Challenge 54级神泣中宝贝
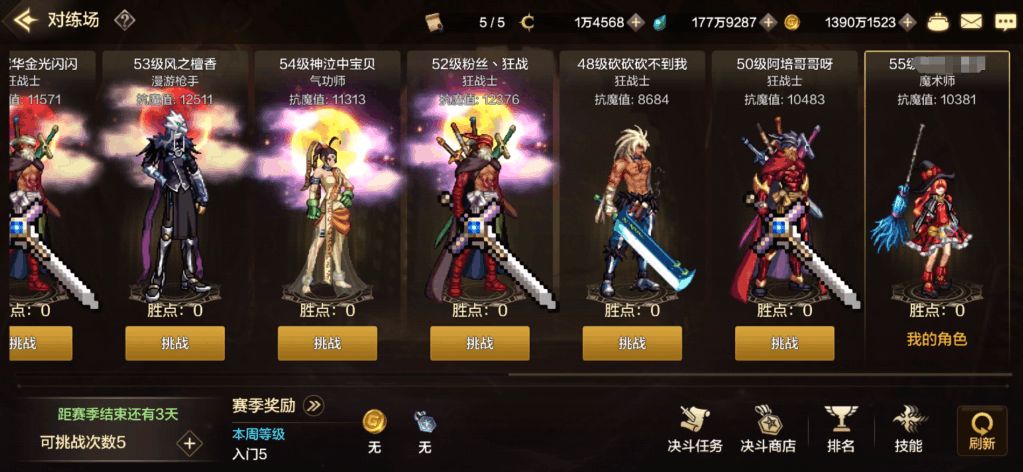Image resolution: width=1023 pixels, height=472 pixels. (x=327, y=343)
